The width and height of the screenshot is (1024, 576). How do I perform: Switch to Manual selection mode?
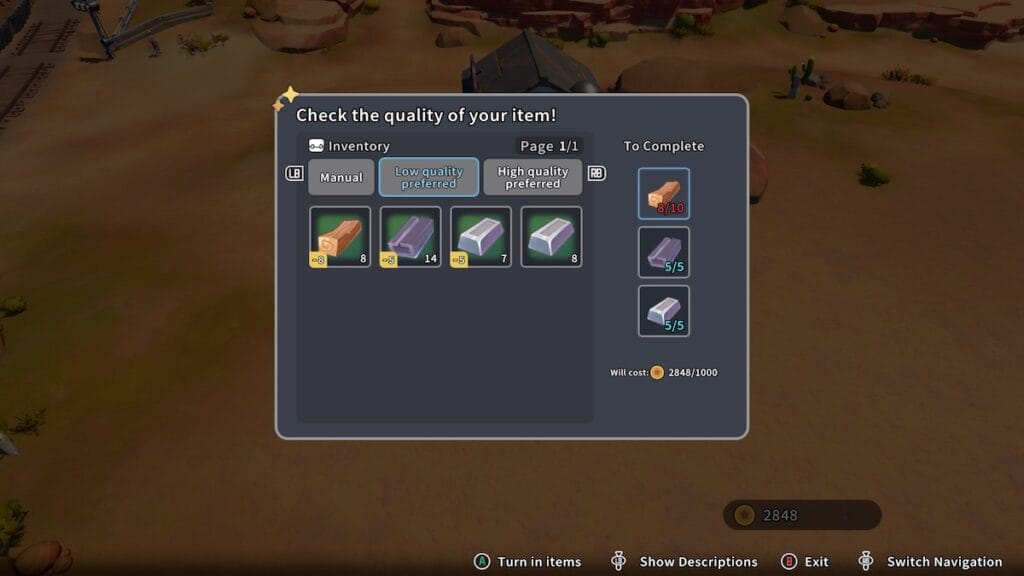coord(341,178)
